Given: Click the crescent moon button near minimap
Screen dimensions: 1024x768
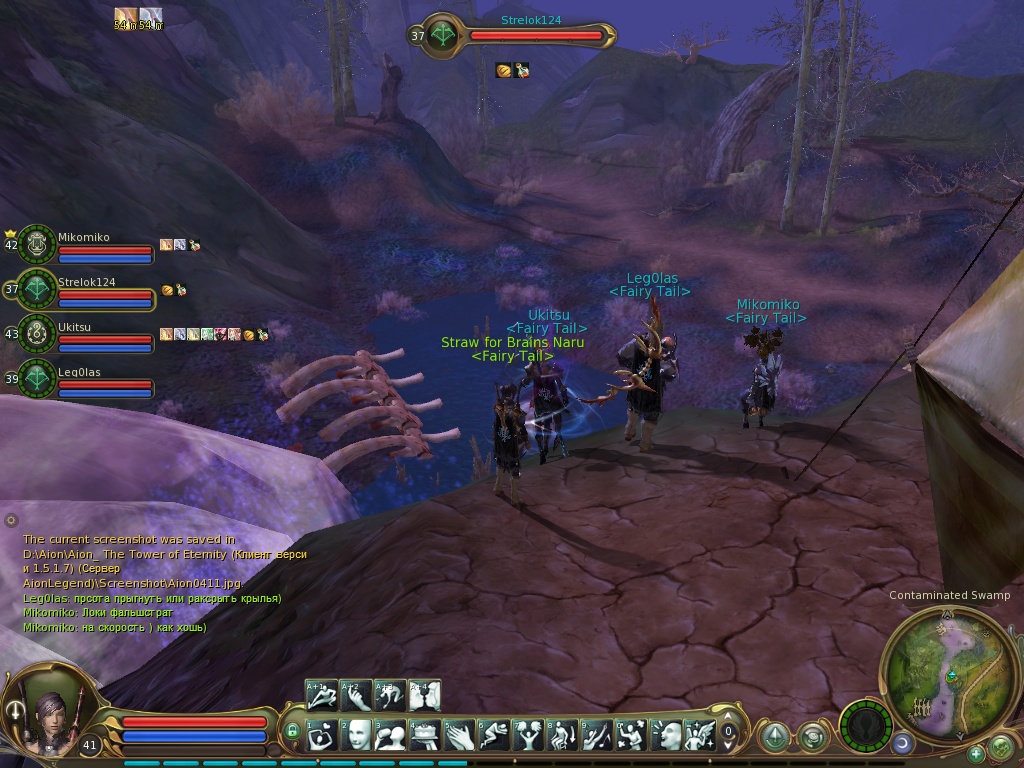Looking at the screenshot, I should (x=901, y=743).
